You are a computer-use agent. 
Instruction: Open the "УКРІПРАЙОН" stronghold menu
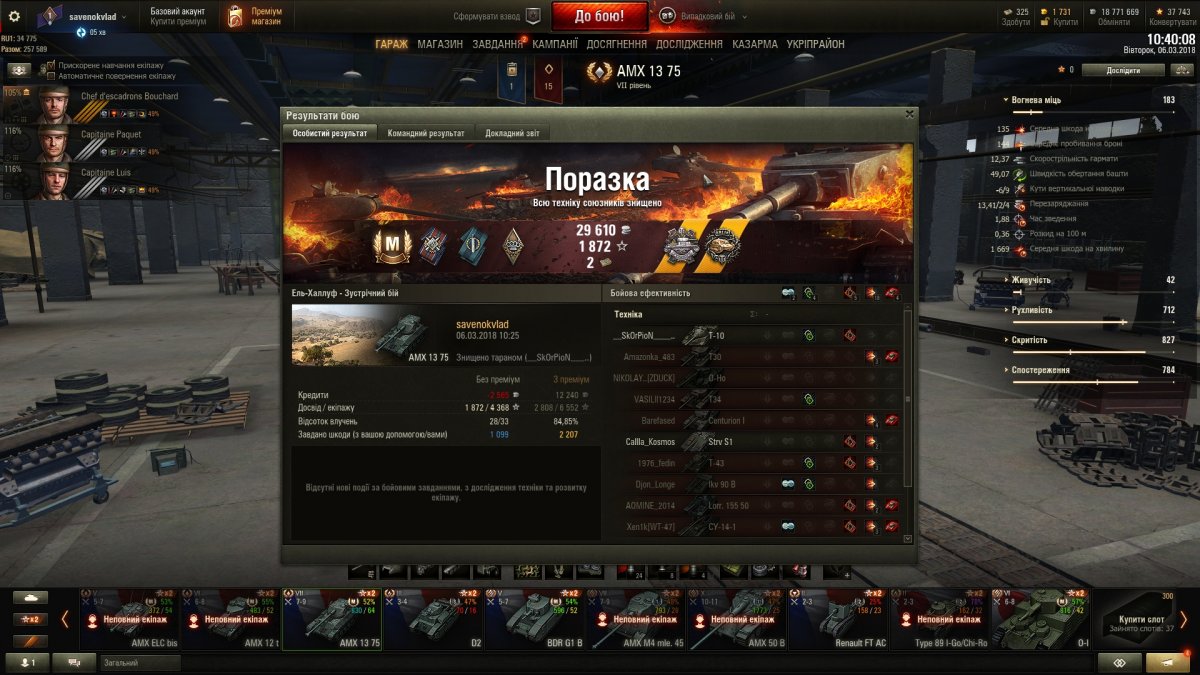(x=815, y=44)
